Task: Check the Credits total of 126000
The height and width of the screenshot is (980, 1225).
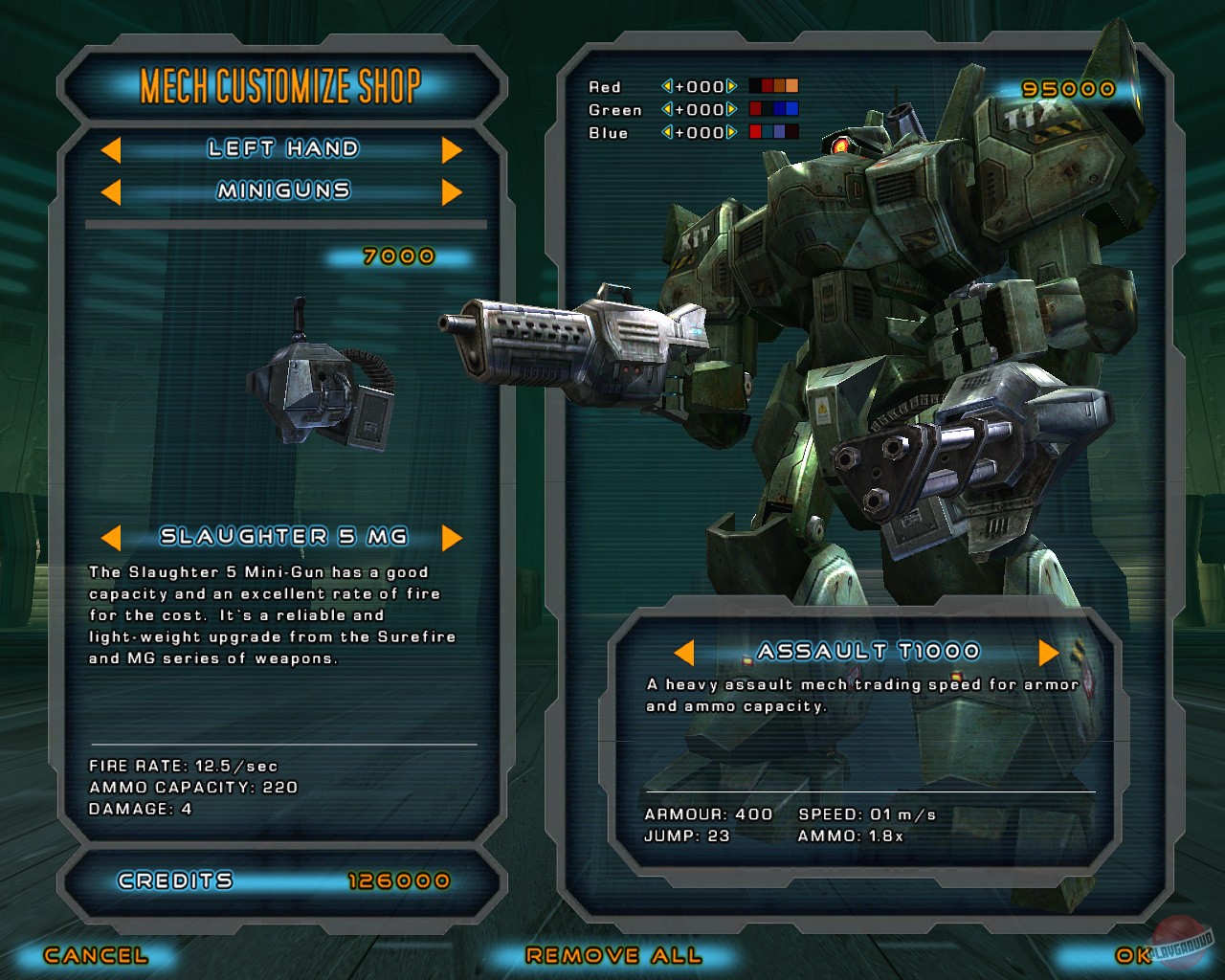Action: 399,880
